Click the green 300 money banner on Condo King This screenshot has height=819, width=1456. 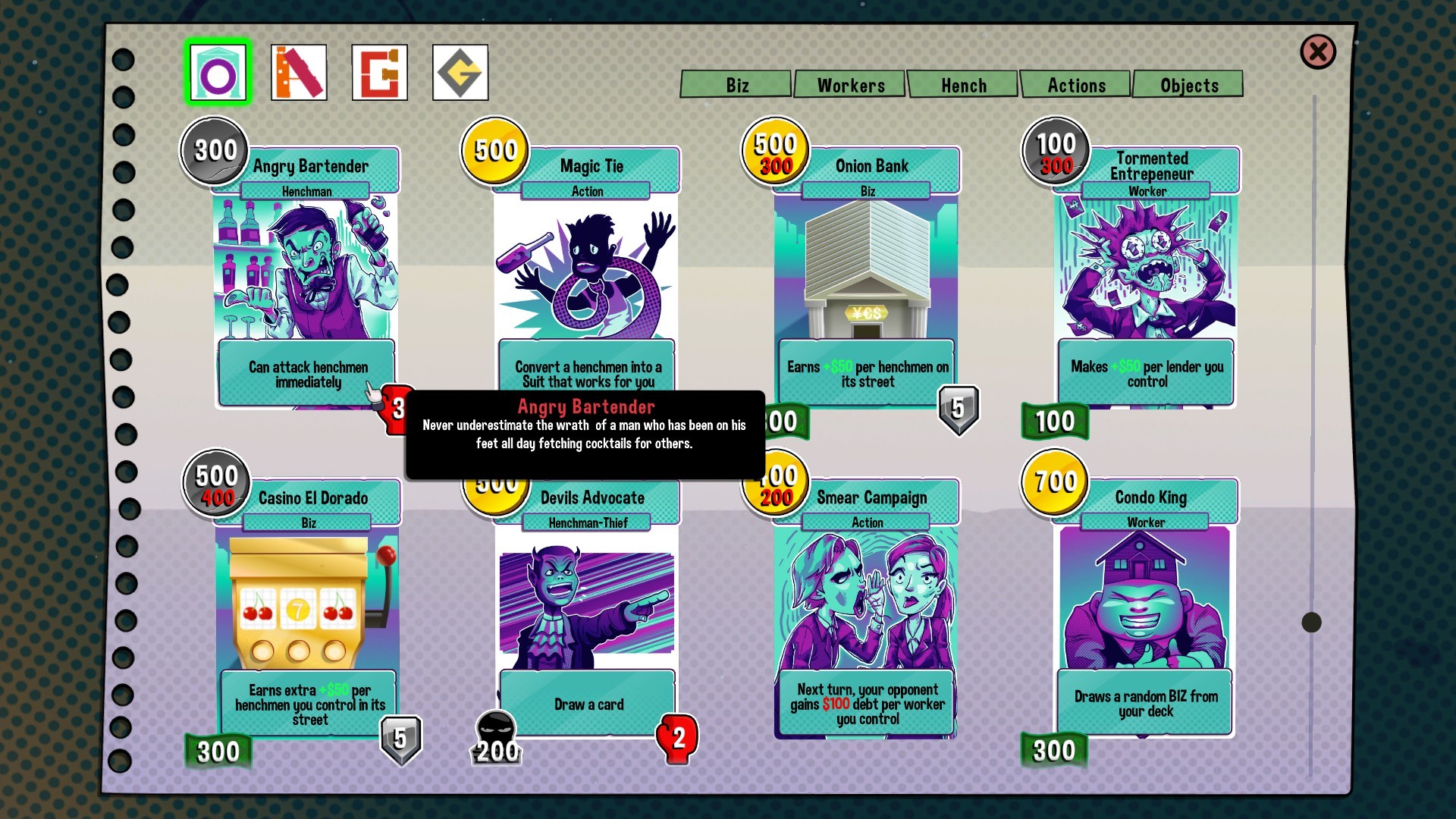click(x=1053, y=751)
